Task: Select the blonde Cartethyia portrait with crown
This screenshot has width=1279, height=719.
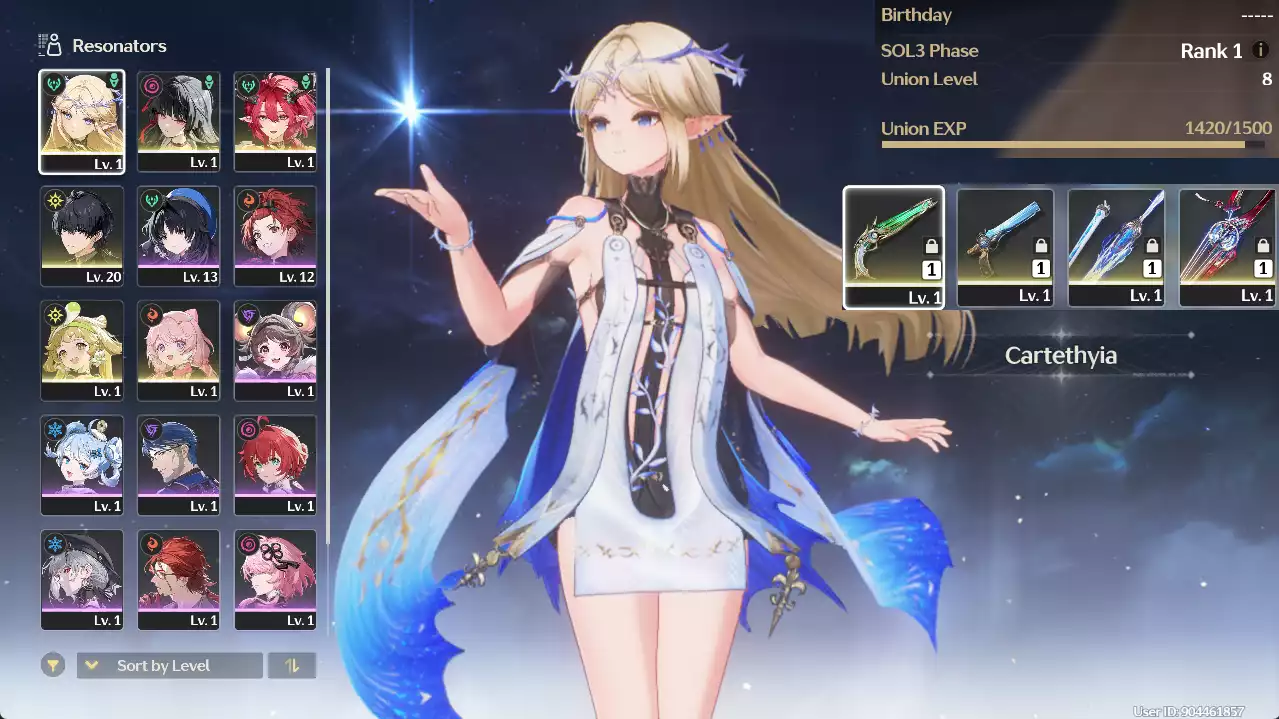Action: click(82, 120)
